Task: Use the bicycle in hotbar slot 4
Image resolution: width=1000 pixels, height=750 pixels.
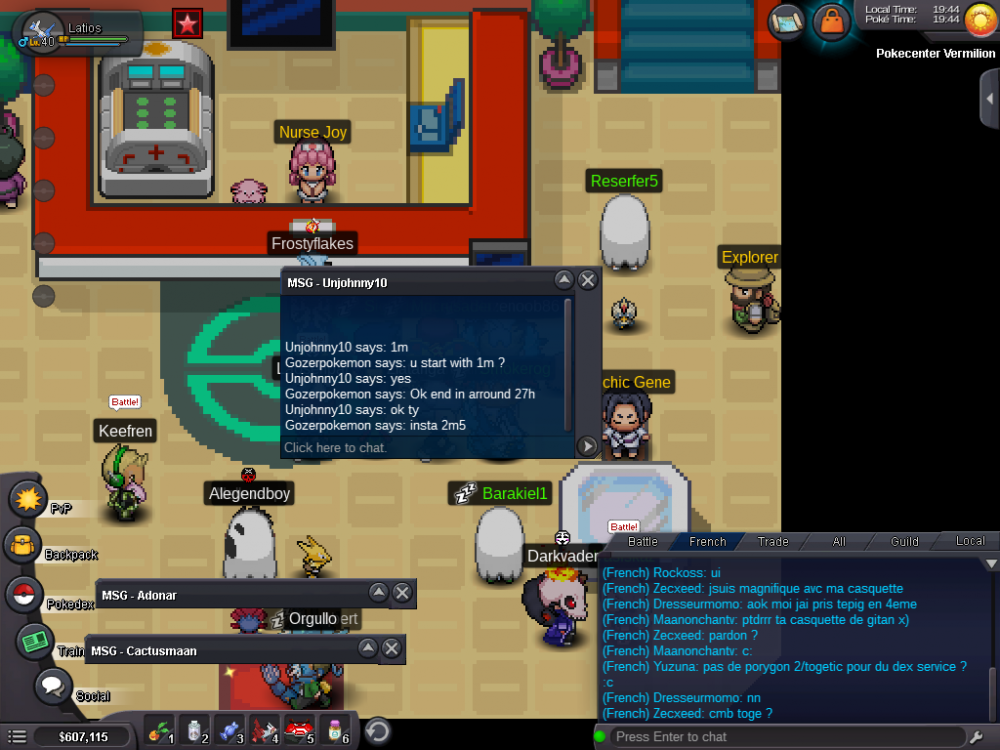Action: pos(264,731)
